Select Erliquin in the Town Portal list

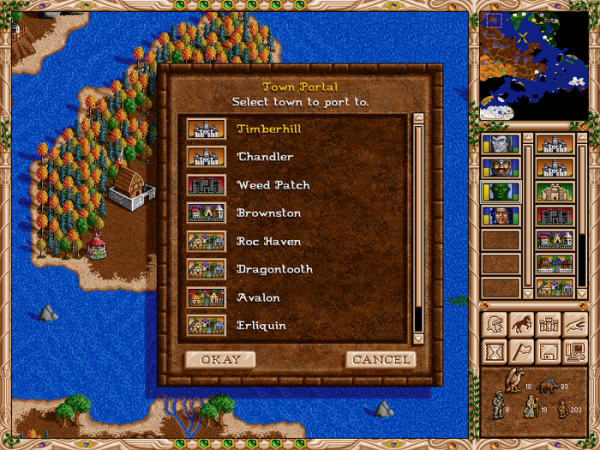tap(262, 325)
